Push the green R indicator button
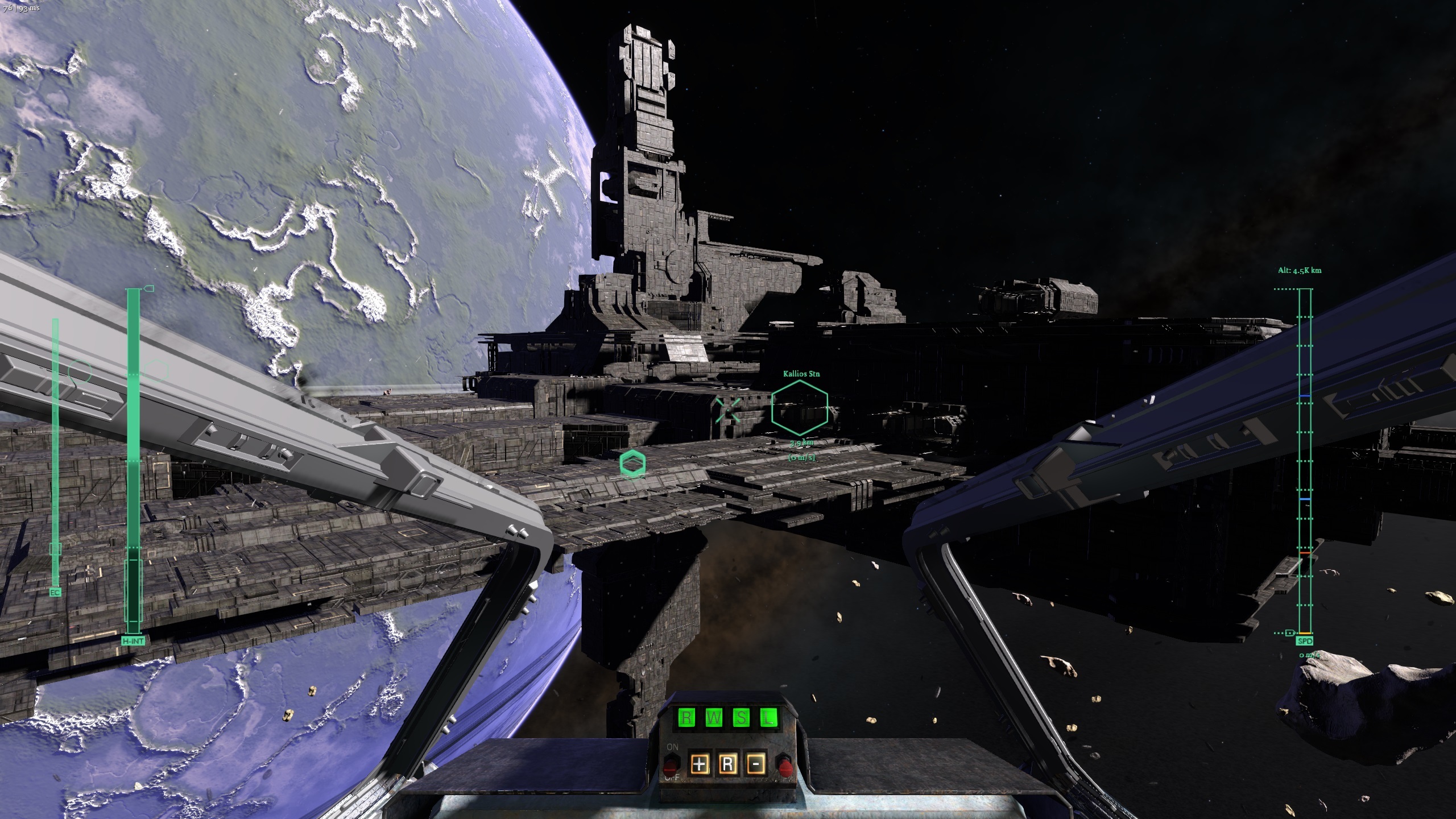This screenshot has height=819, width=1456. pyautogui.click(x=686, y=718)
